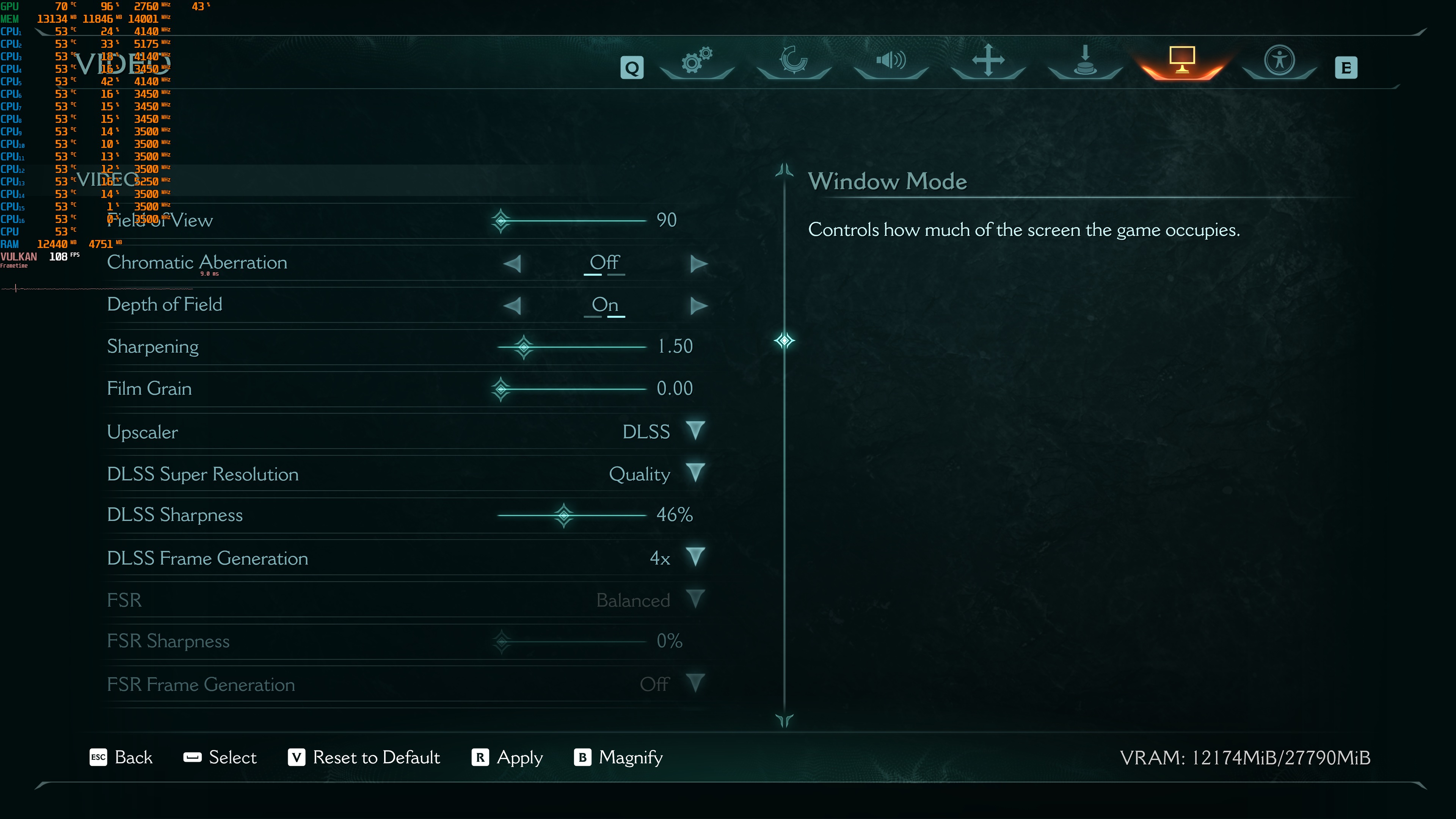Choose Reset to Default
Viewport: 1456px width, 819px height.
[x=364, y=758]
